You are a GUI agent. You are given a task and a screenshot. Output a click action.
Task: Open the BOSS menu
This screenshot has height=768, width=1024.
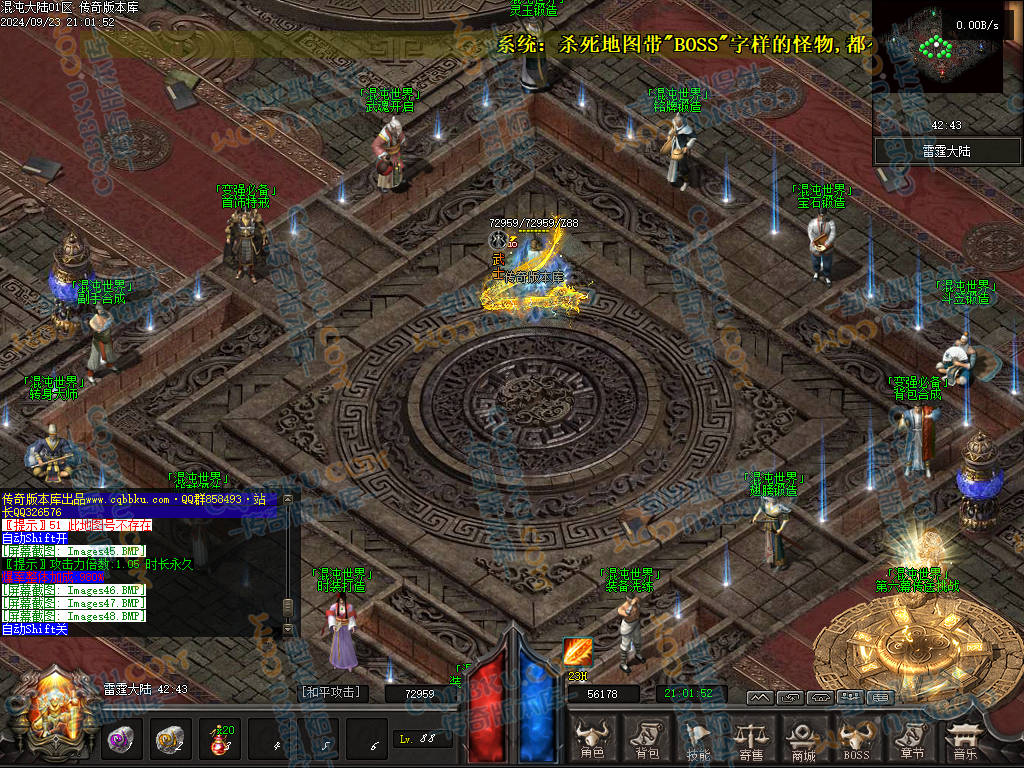click(856, 739)
